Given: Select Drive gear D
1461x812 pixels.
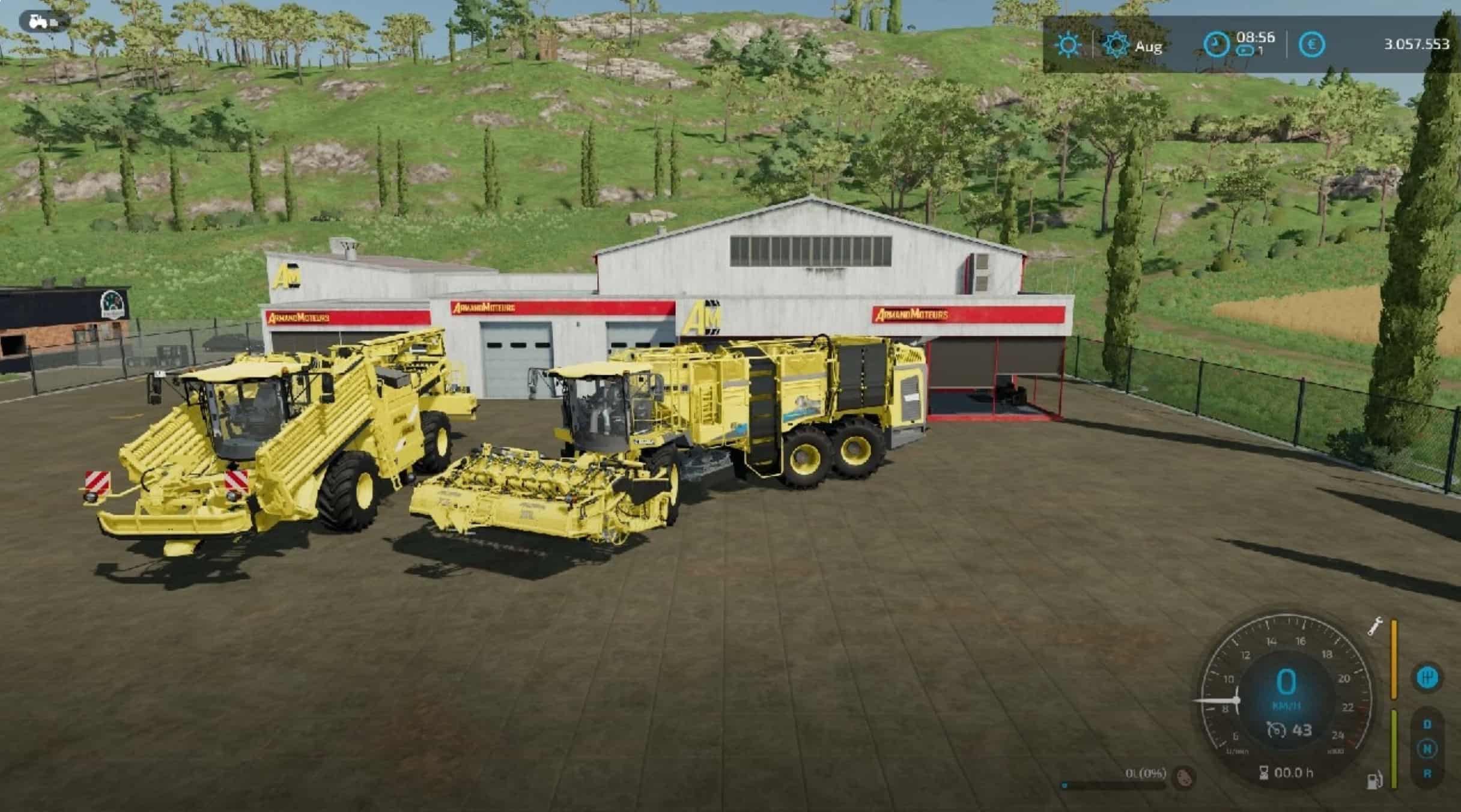Looking at the screenshot, I should pyautogui.click(x=1427, y=724).
